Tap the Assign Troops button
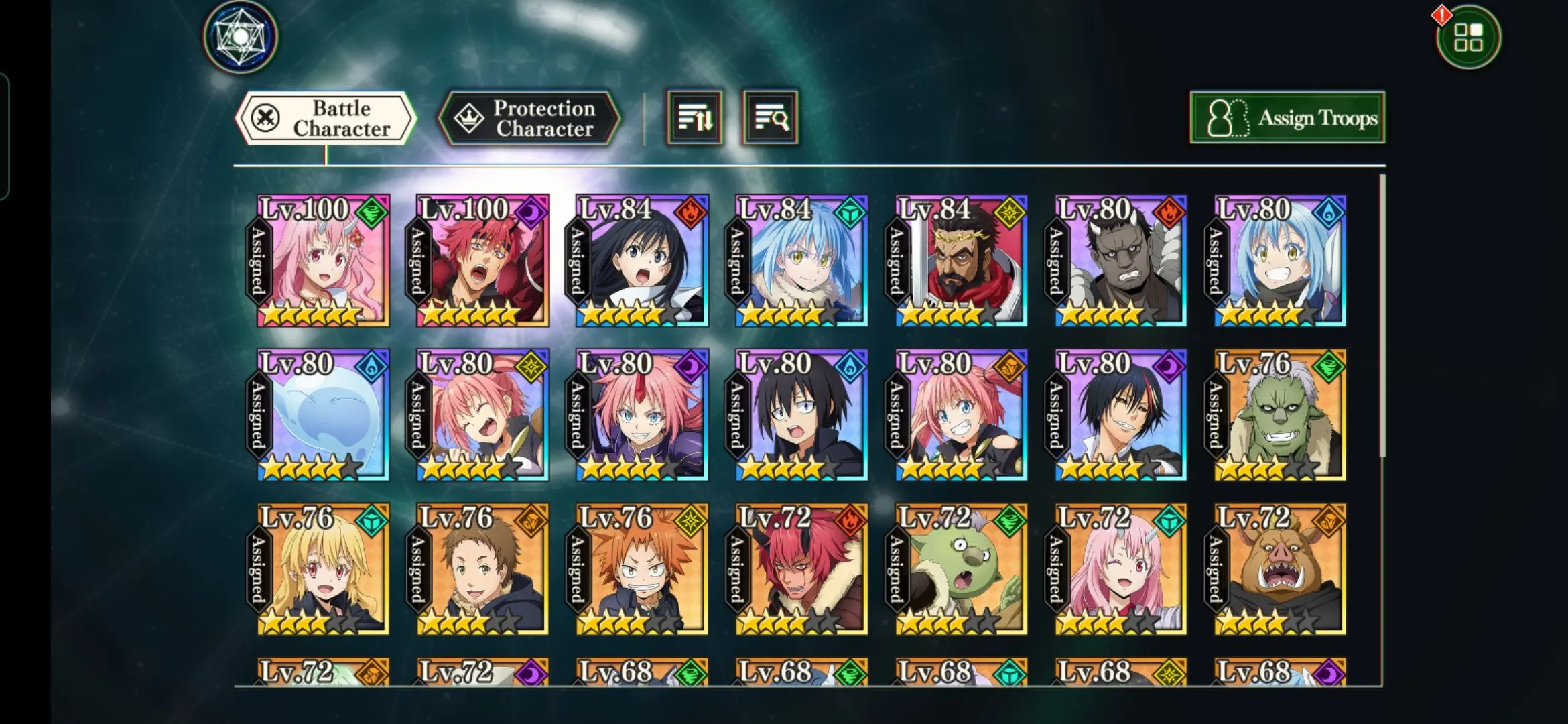 pyautogui.click(x=1287, y=118)
